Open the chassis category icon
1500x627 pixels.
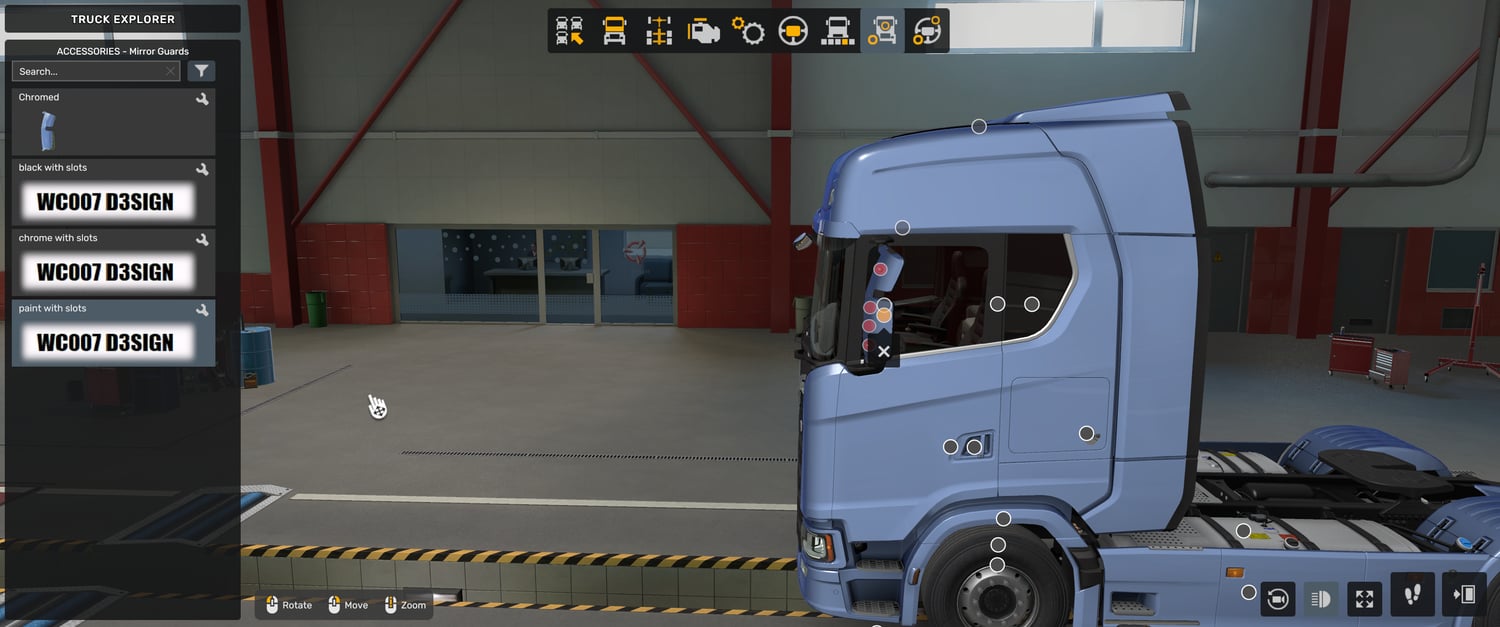click(x=659, y=31)
